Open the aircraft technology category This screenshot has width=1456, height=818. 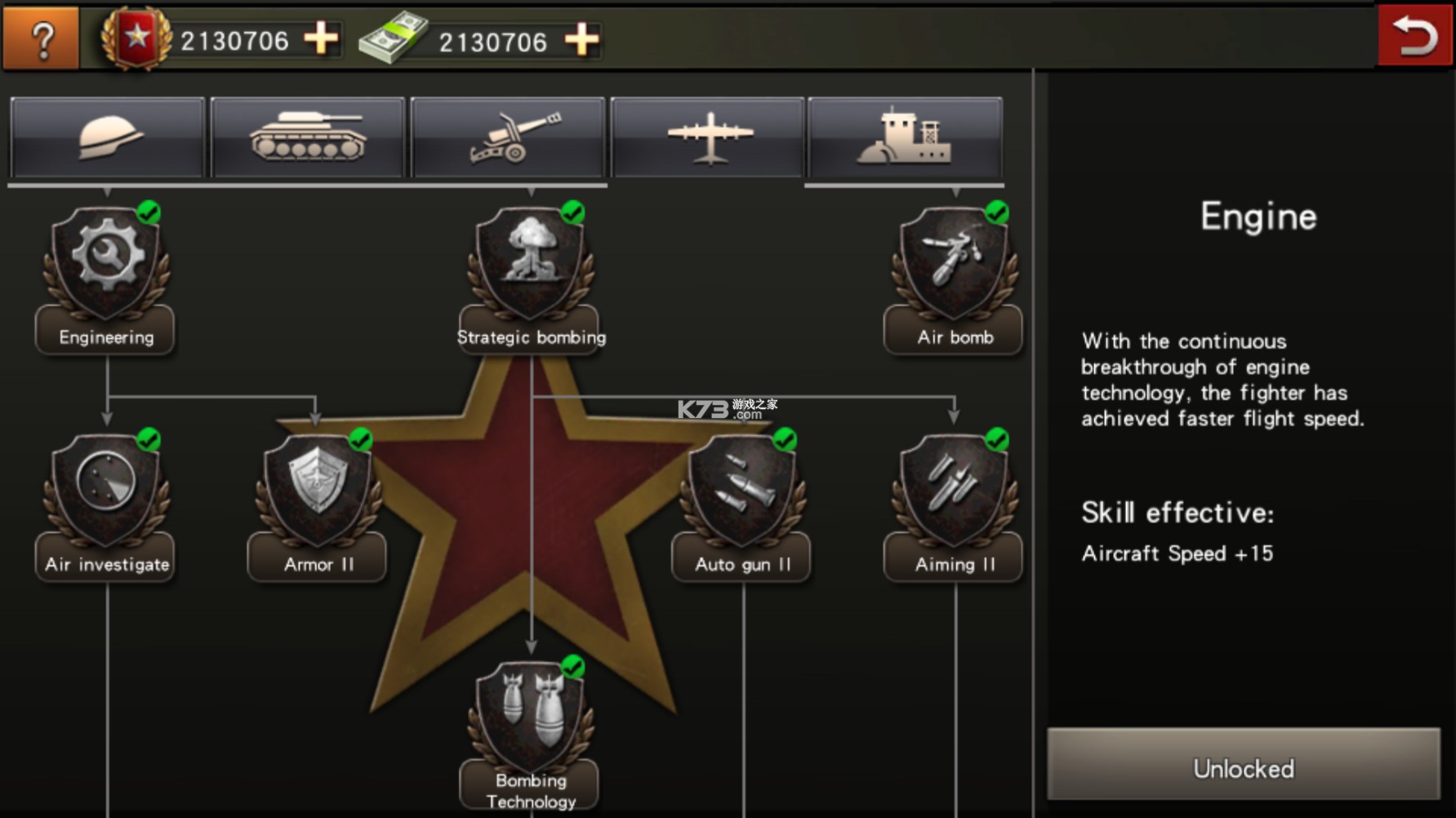point(707,137)
